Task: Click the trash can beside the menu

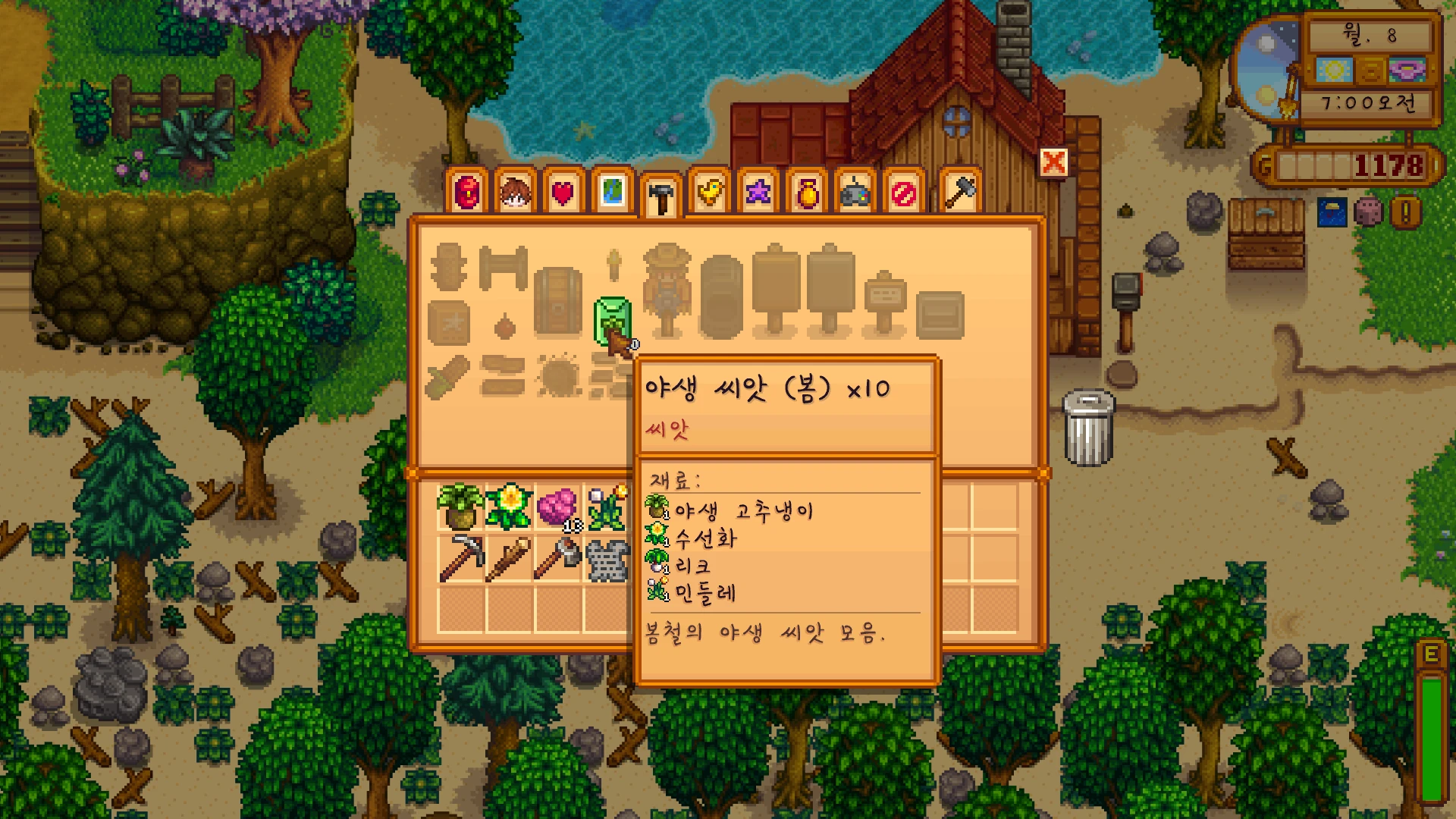Action: [1089, 427]
